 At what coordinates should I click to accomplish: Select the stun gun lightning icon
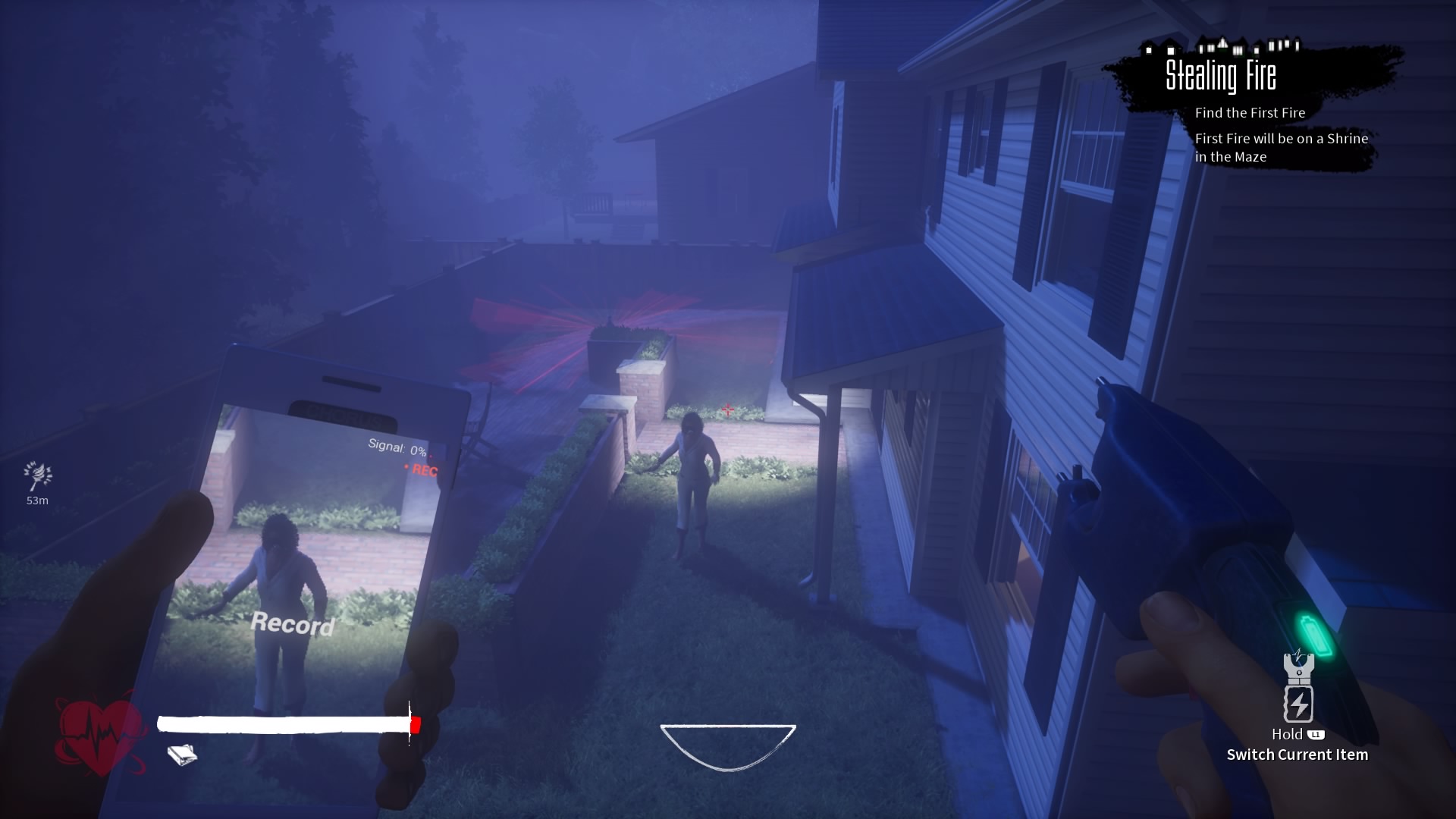[1300, 704]
